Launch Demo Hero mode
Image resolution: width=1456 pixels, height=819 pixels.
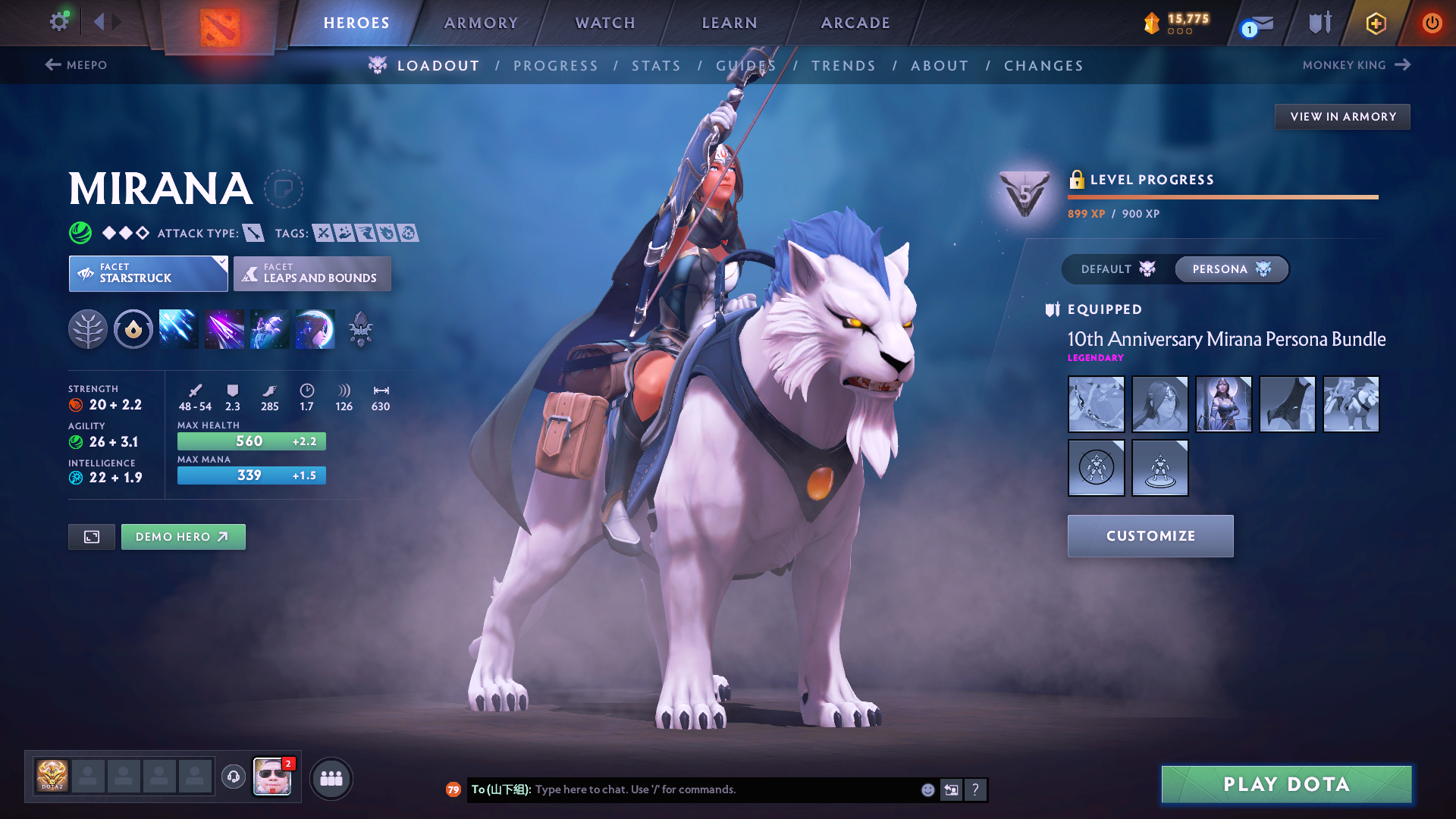(x=183, y=537)
